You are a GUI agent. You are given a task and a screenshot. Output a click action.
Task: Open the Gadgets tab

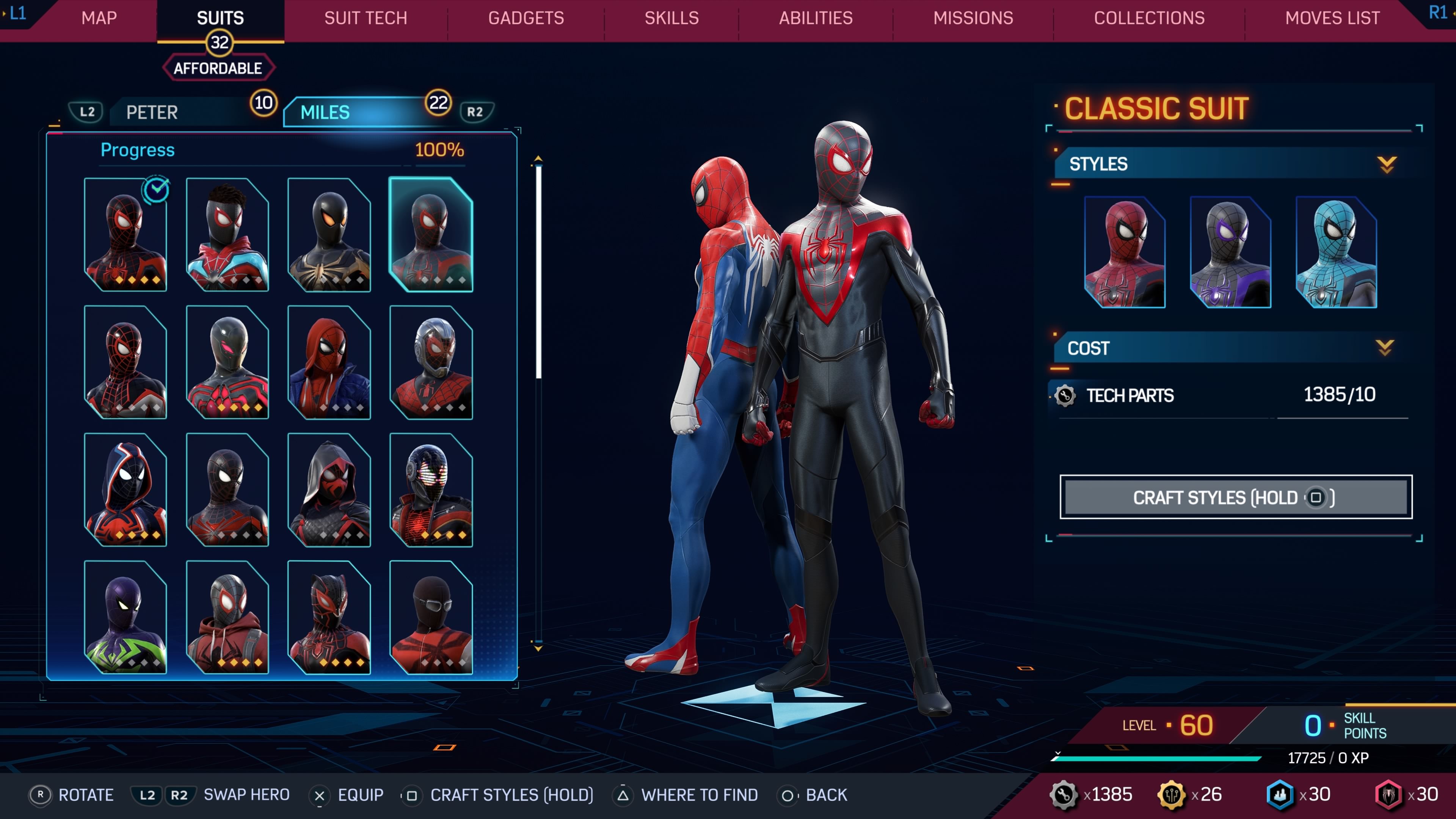[526, 18]
